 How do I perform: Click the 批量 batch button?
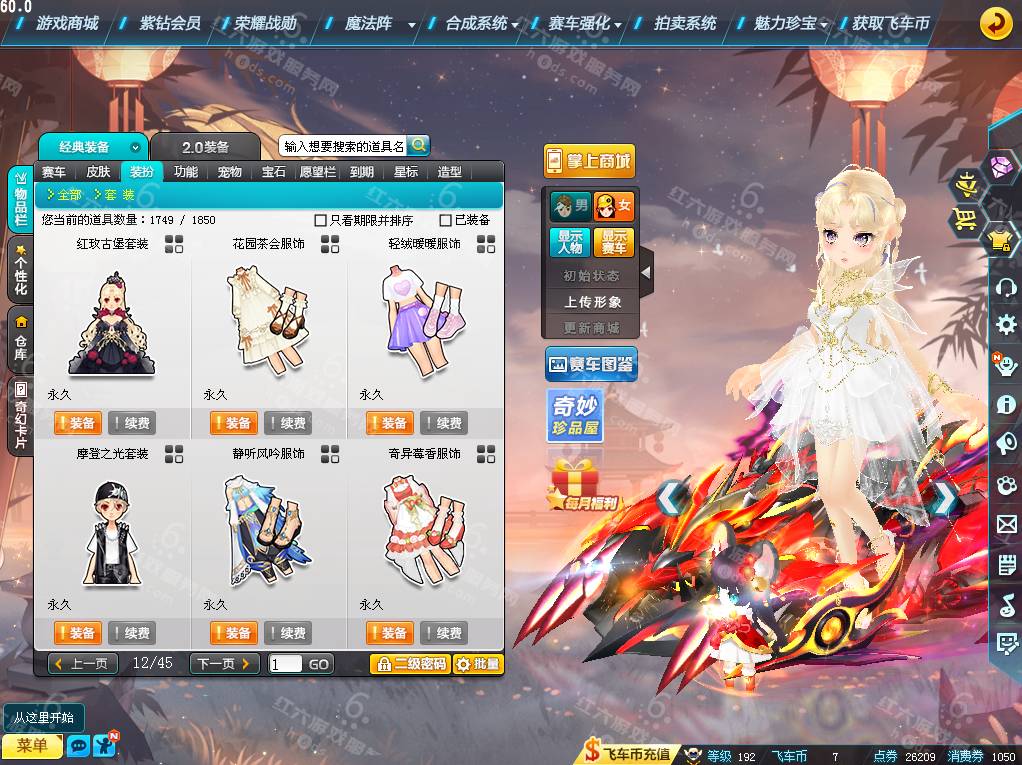(x=478, y=663)
